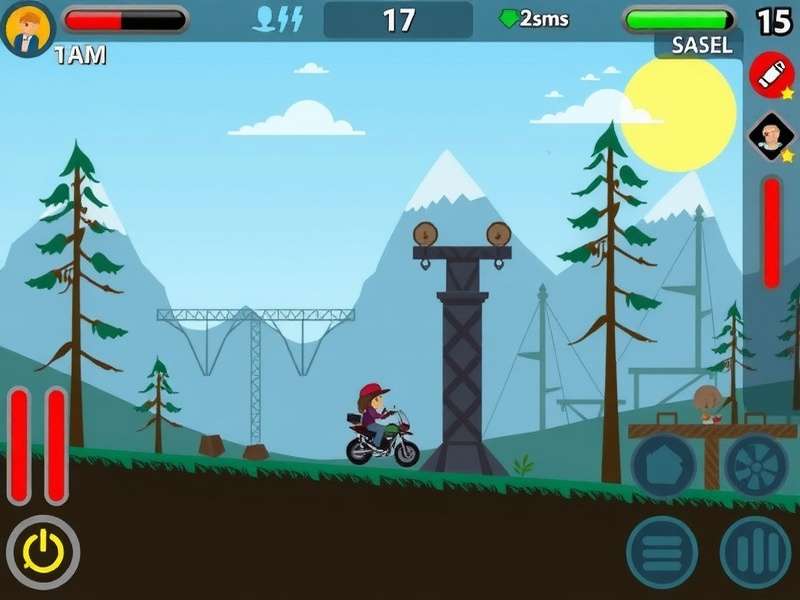Screen dimensions: 800x600
Task: Click the SASEL label tab
Action: [x=700, y=45]
